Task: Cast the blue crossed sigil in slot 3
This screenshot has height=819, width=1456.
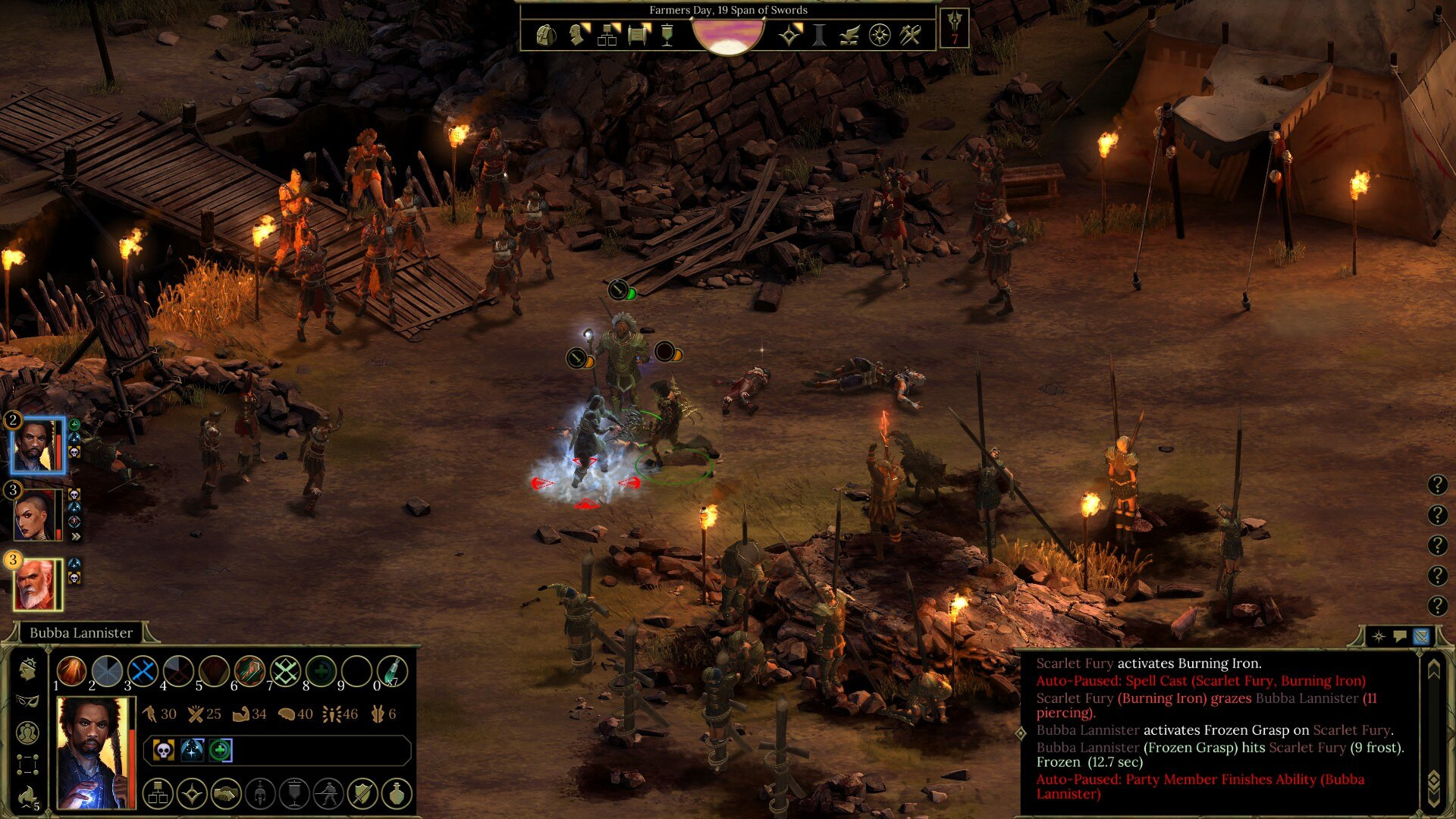Action: tap(143, 671)
